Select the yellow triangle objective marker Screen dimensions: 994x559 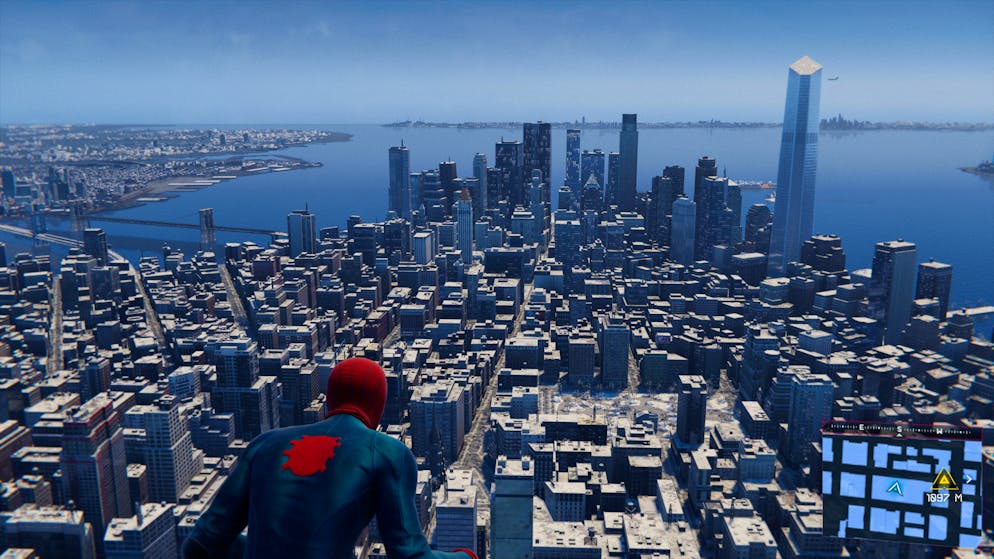944,479
